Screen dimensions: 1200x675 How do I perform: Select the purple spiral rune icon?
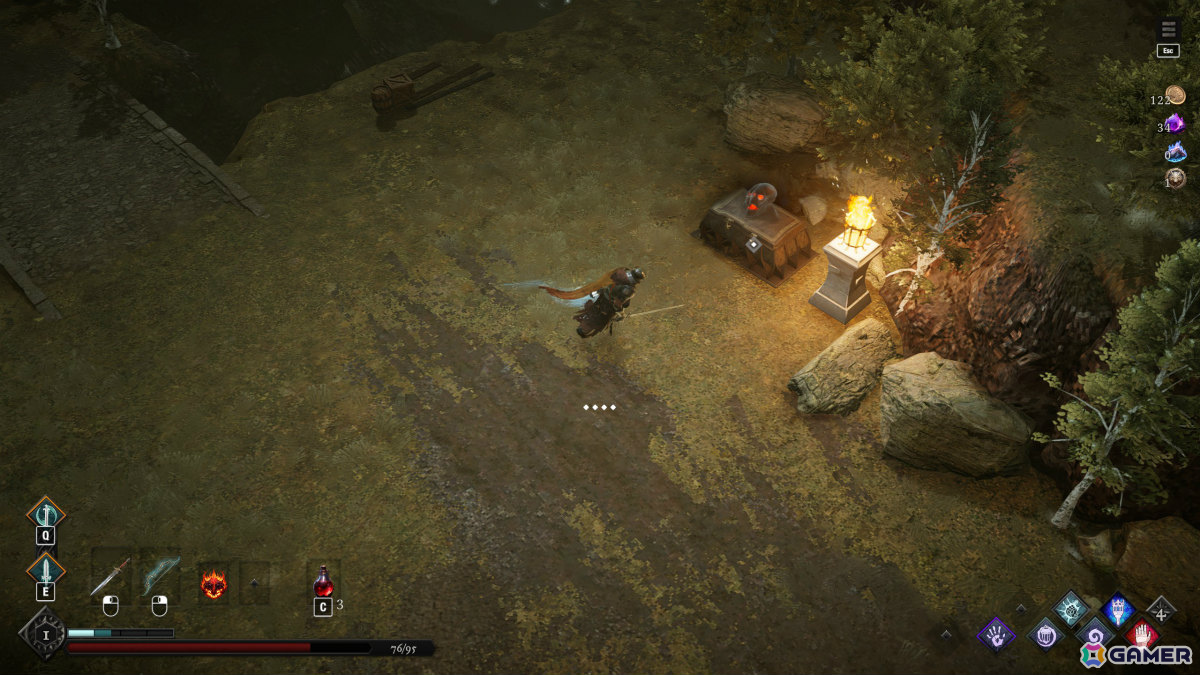tap(1094, 635)
